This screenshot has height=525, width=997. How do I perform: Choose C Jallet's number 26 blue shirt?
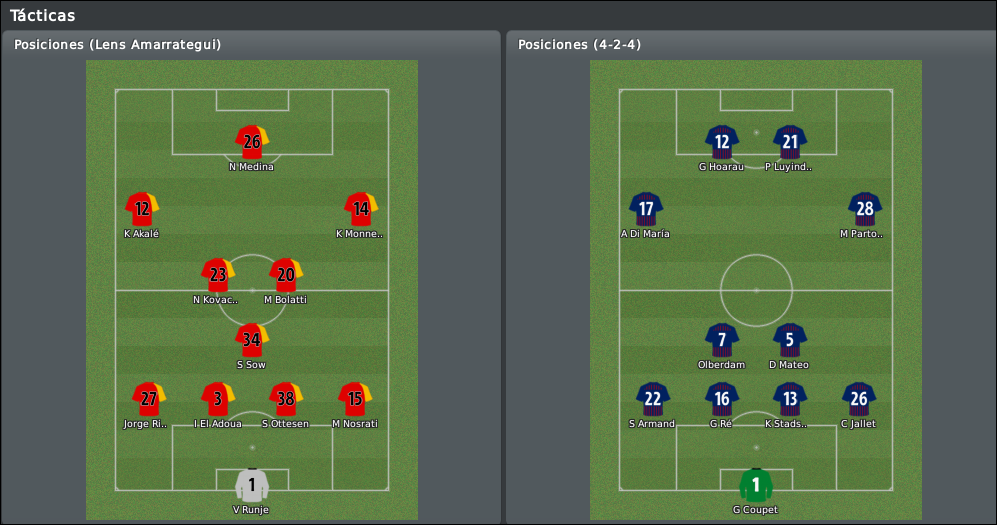[x=859, y=399]
